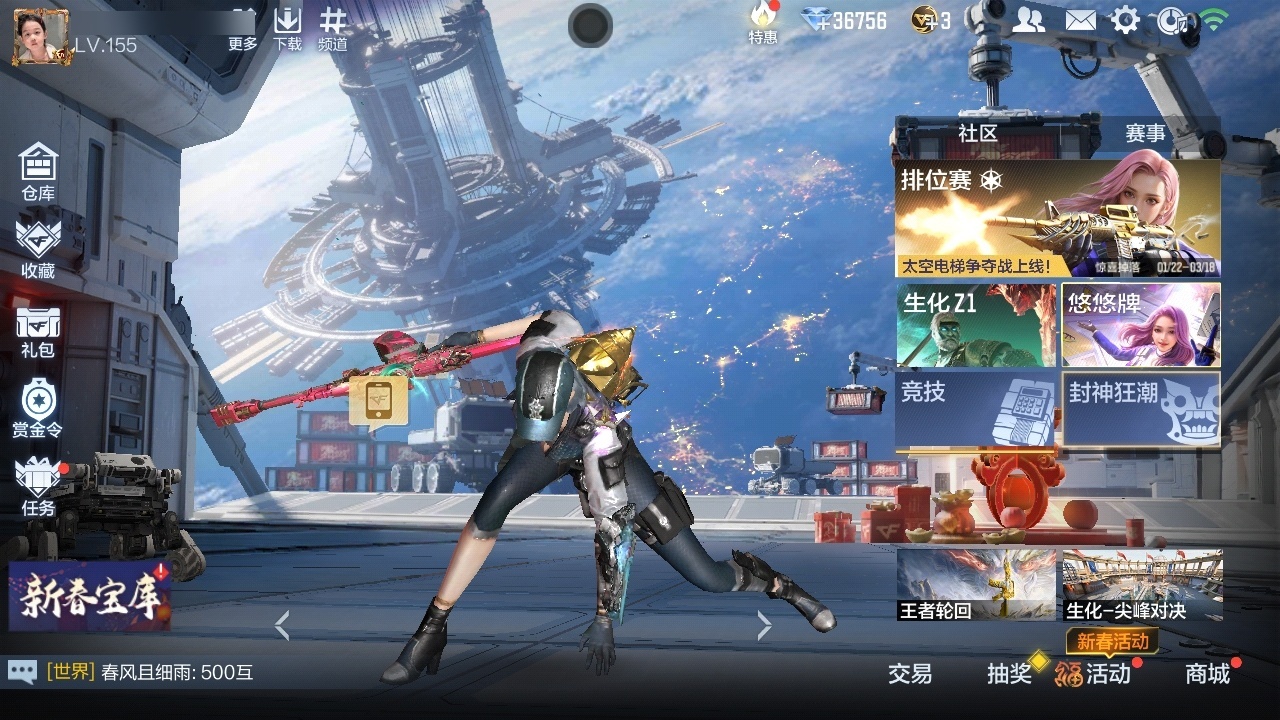Open the 特惠 special offer icon
The height and width of the screenshot is (720, 1280).
[x=764, y=24]
